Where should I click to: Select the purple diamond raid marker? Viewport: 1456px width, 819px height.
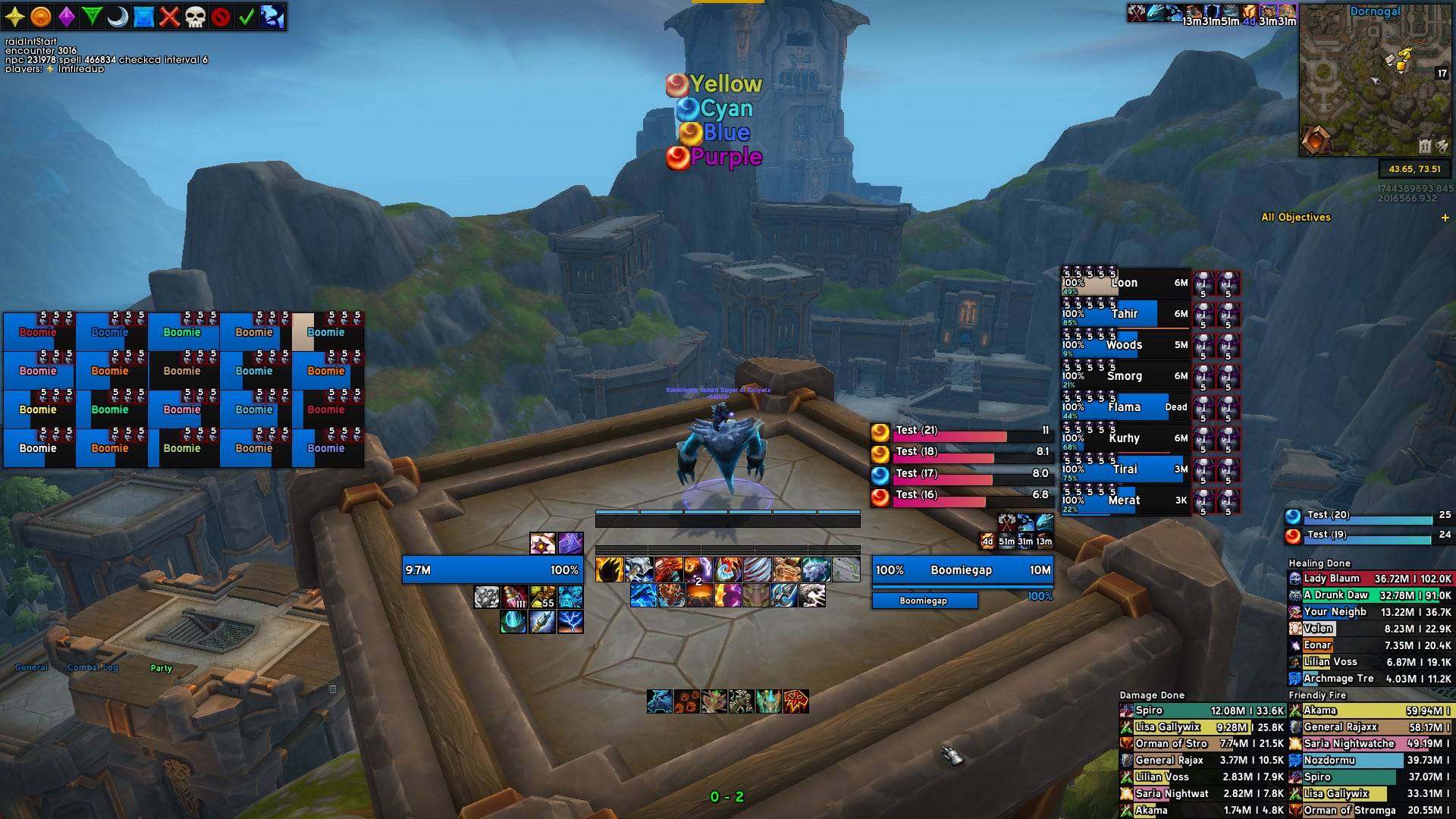pos(67,17)
